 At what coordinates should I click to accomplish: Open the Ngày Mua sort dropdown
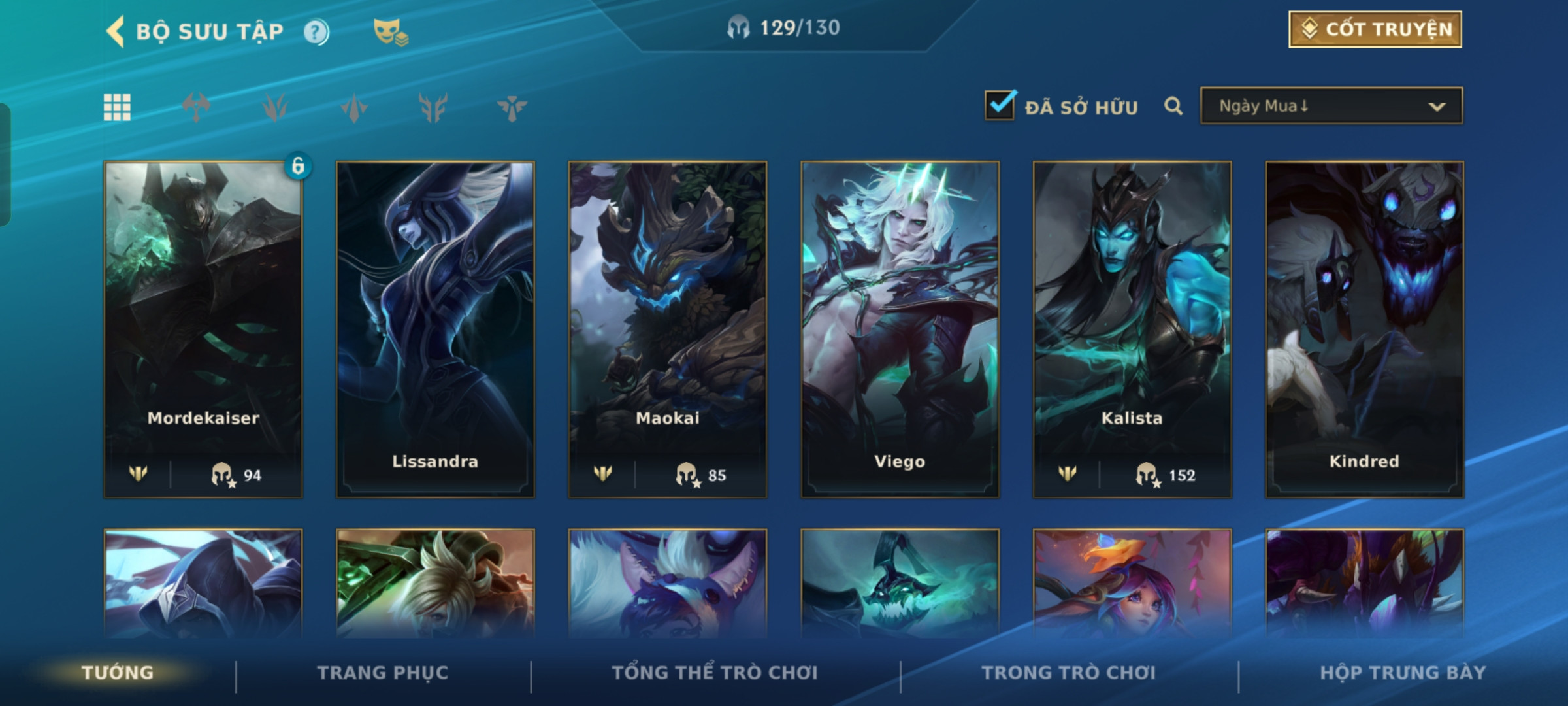1331,106
